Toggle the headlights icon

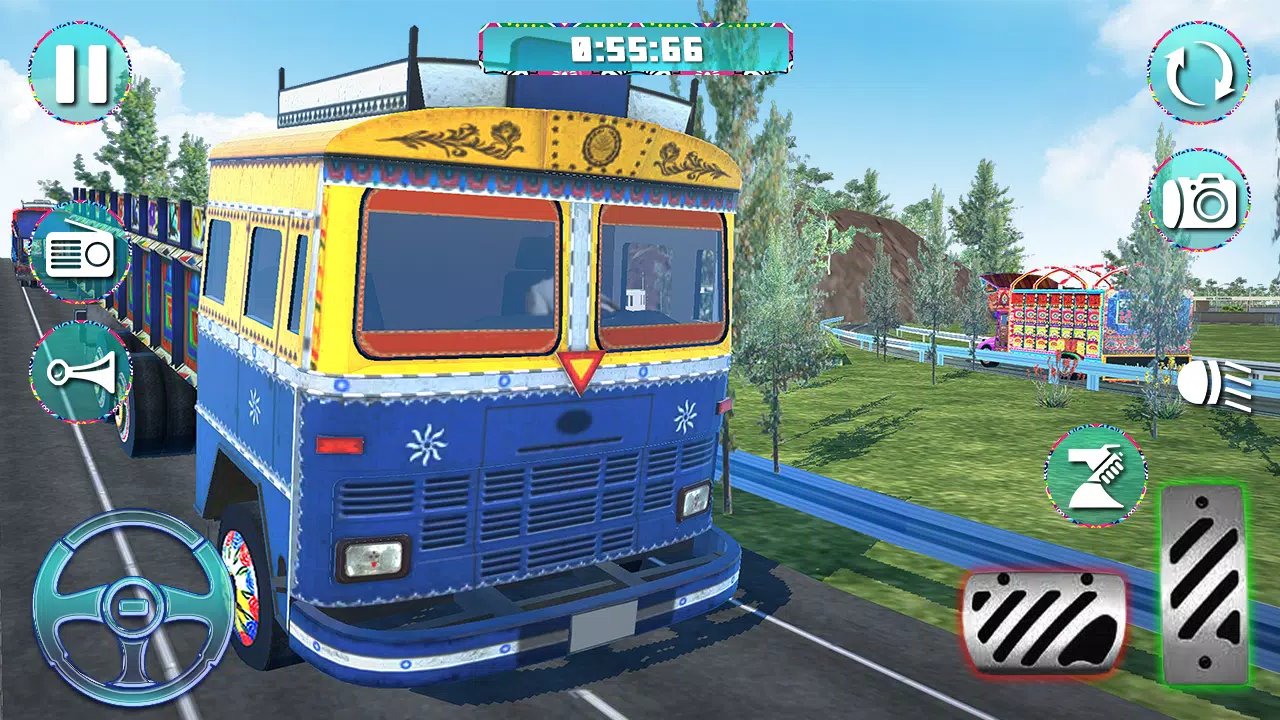(x=1213, y=384)
